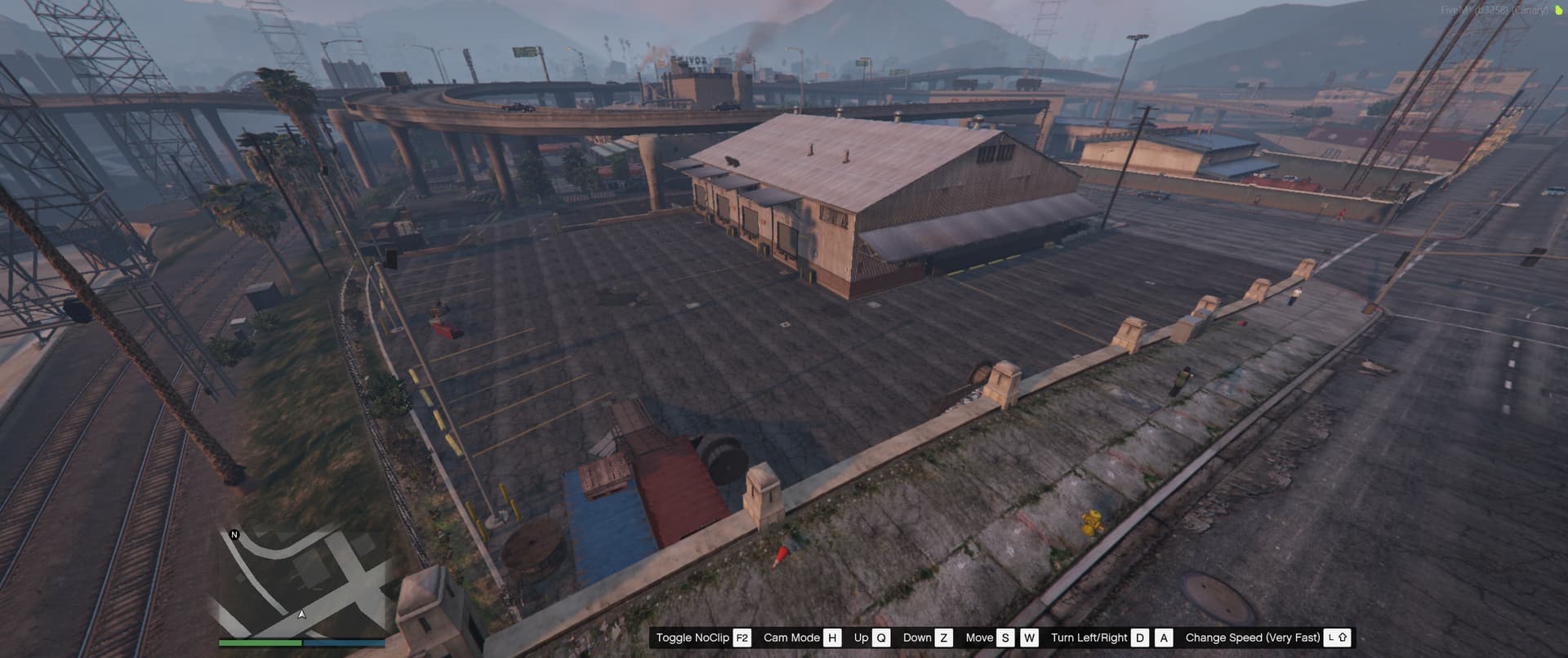This screenshot has width=1568, height=658.
Task: Click the FiveM (b3258) (Canary) version text
Action: (x=1493, y=11)
